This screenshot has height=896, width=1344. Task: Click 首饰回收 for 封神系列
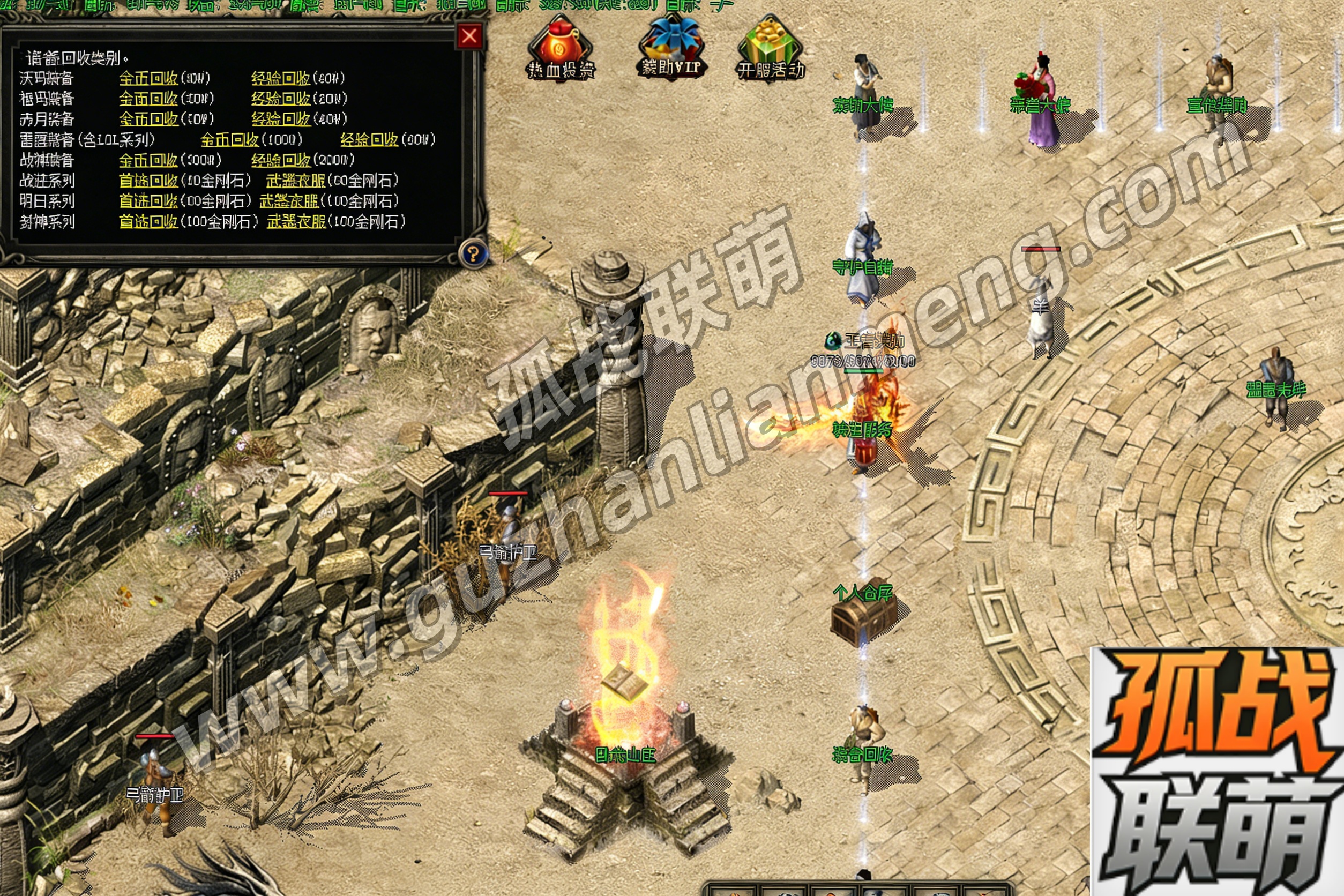148,222
